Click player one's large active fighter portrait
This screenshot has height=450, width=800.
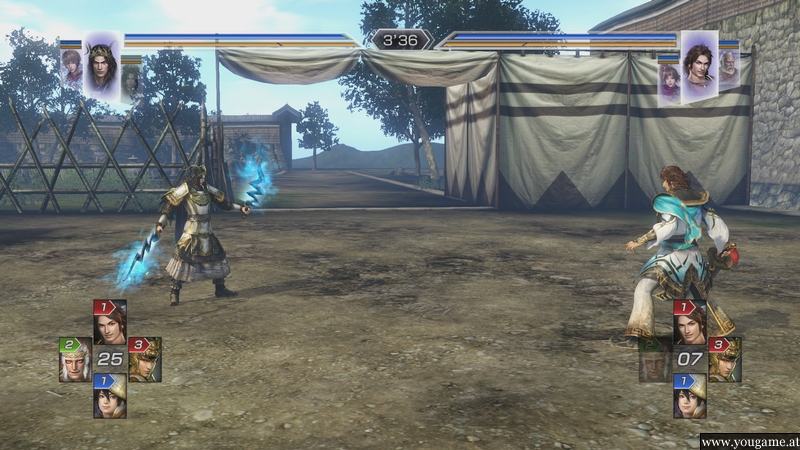101,67
